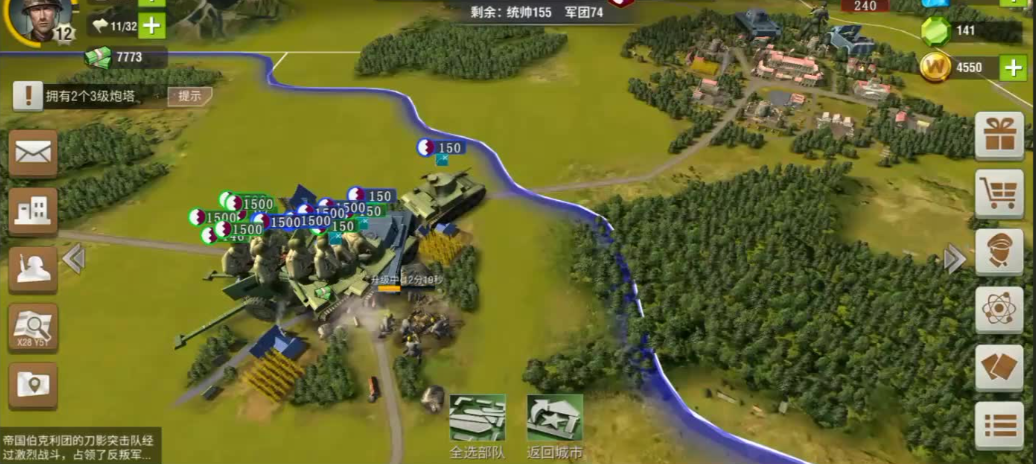
Task: Open the map location marker button
Action: click(x=33, y=384)
